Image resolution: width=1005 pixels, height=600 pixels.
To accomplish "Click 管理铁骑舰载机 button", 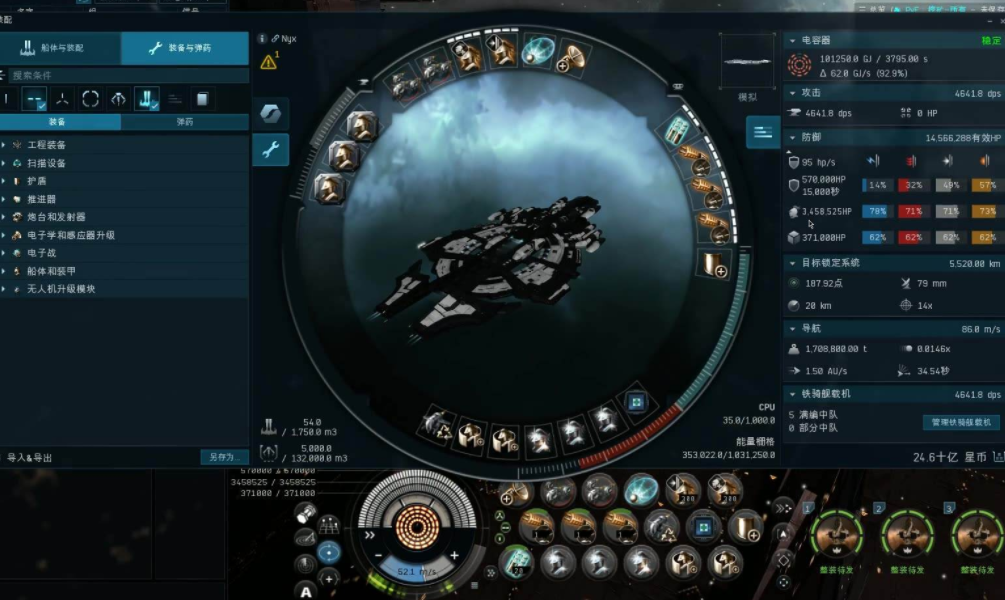I will (960, 423).
